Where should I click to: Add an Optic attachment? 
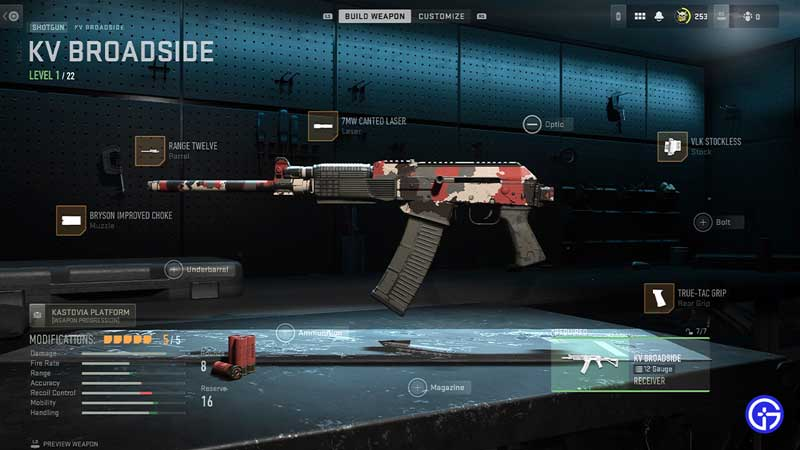click(x=532, y=124)
